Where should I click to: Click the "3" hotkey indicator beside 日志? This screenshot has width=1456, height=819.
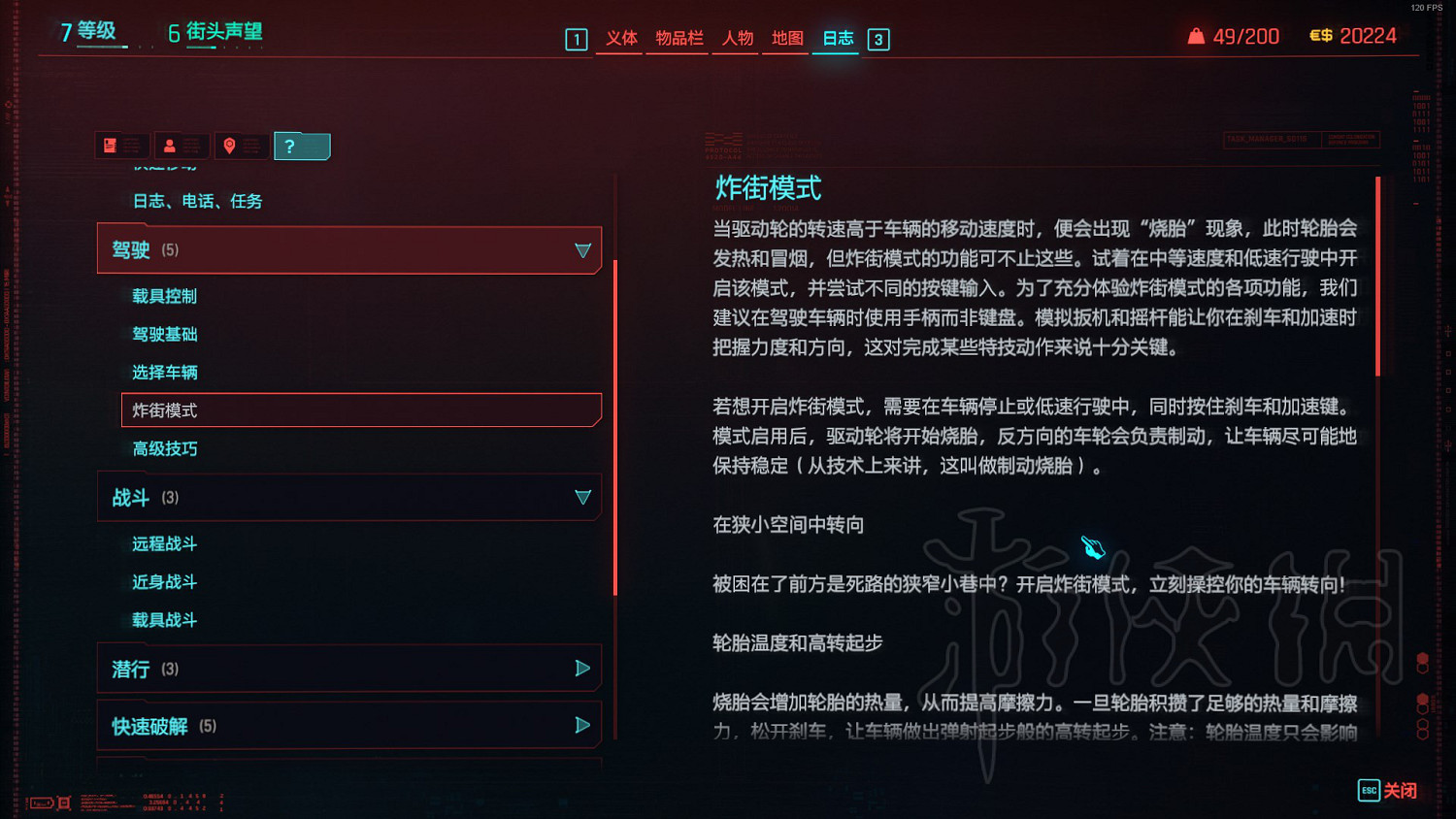point(878,40)
